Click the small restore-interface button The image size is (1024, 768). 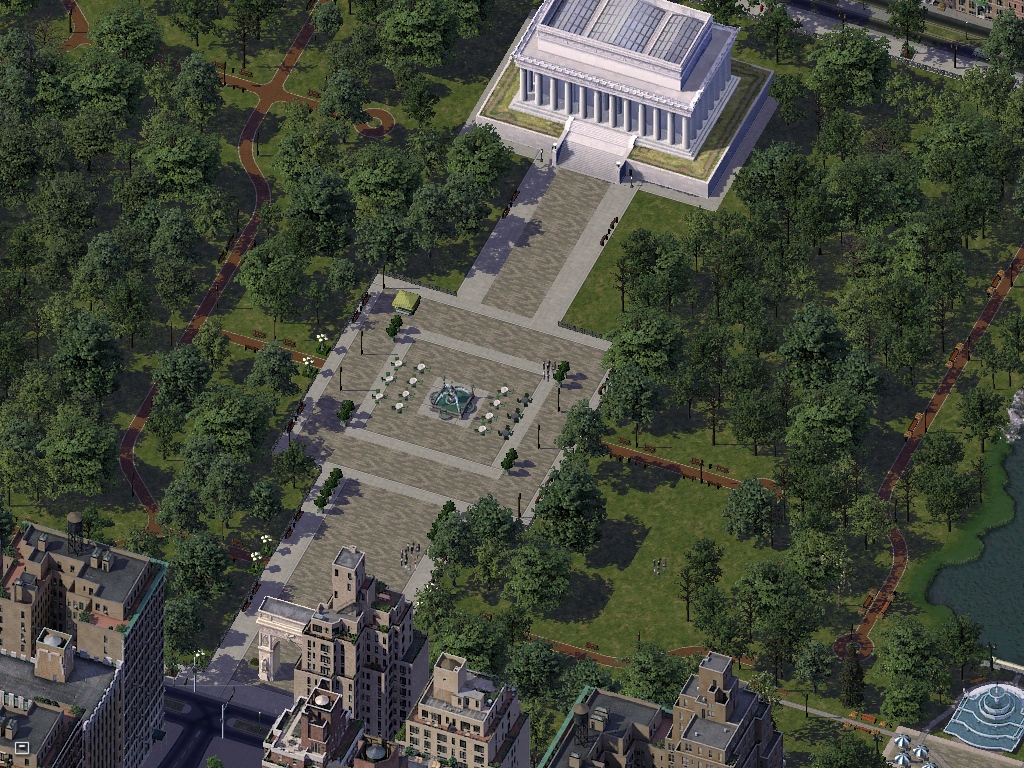click(x=21, y=747)
